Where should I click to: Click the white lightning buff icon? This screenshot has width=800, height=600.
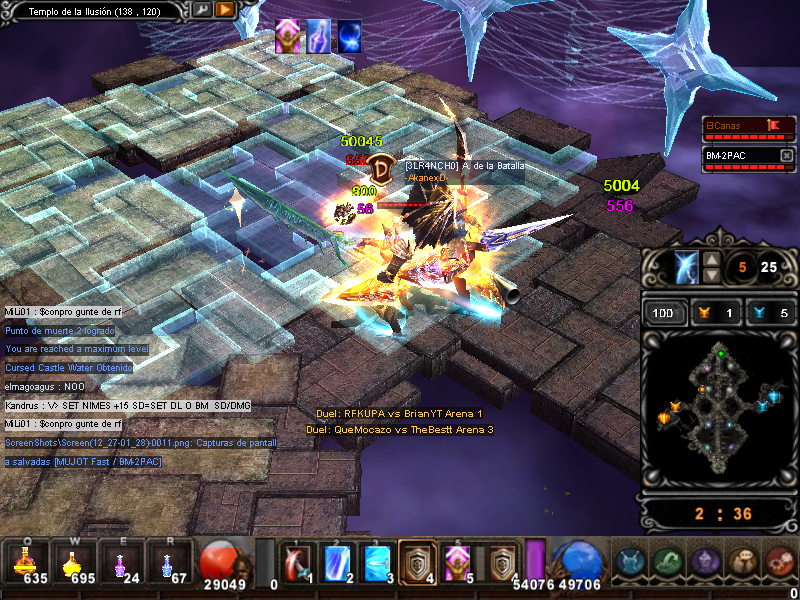318,35
